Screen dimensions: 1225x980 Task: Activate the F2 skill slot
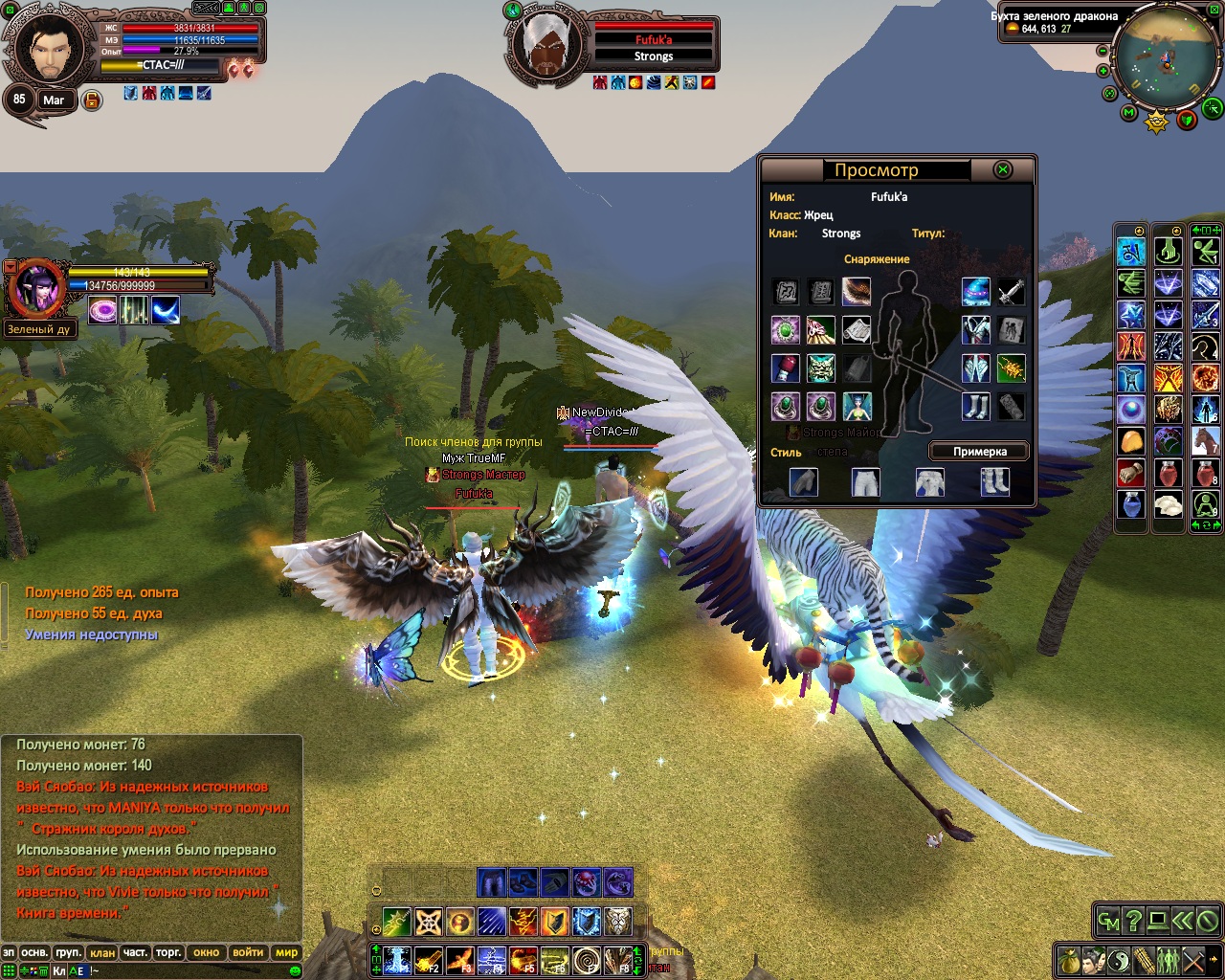(429, 960)
